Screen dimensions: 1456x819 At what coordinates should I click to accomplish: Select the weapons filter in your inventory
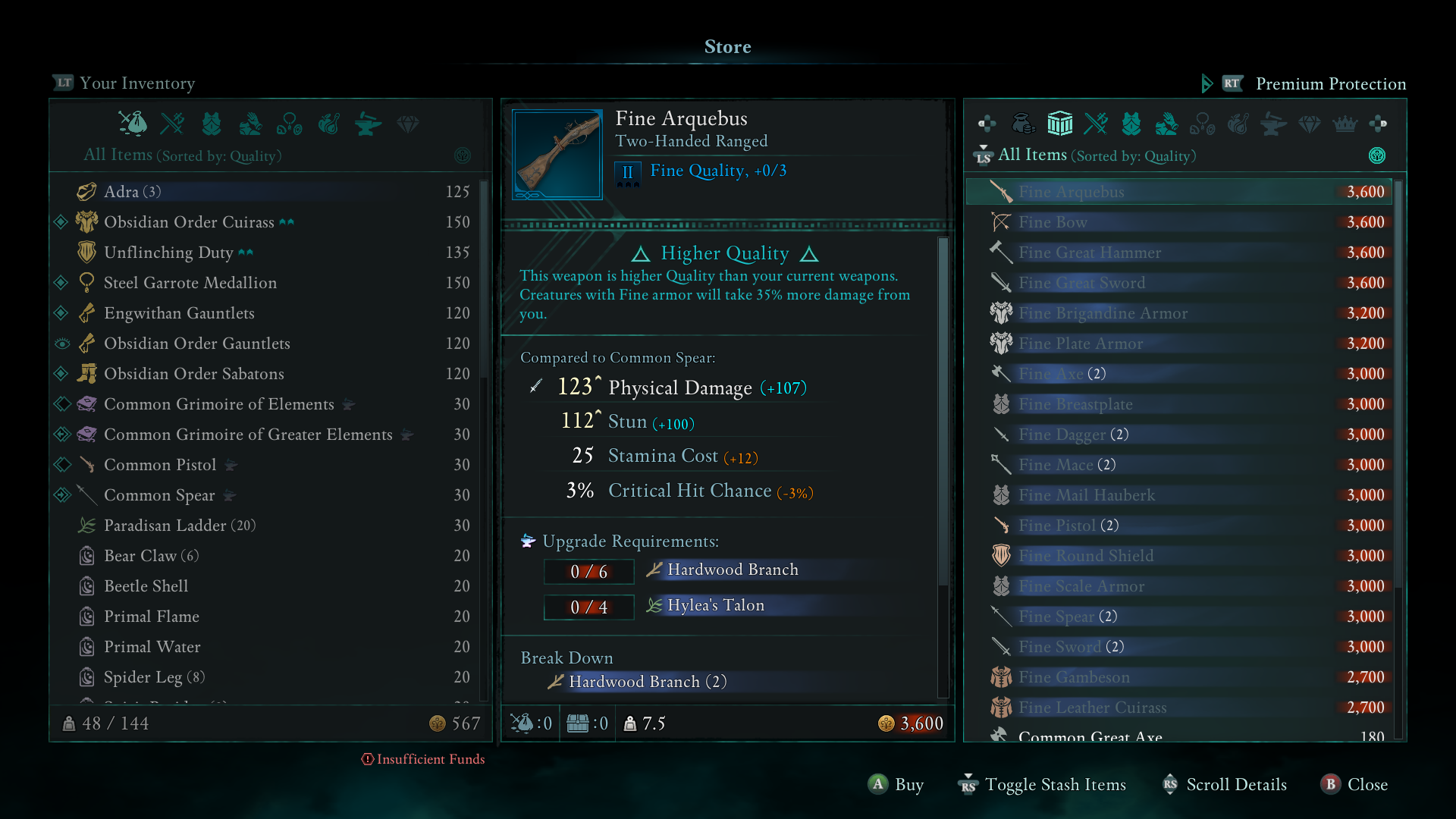click(172, 124)
